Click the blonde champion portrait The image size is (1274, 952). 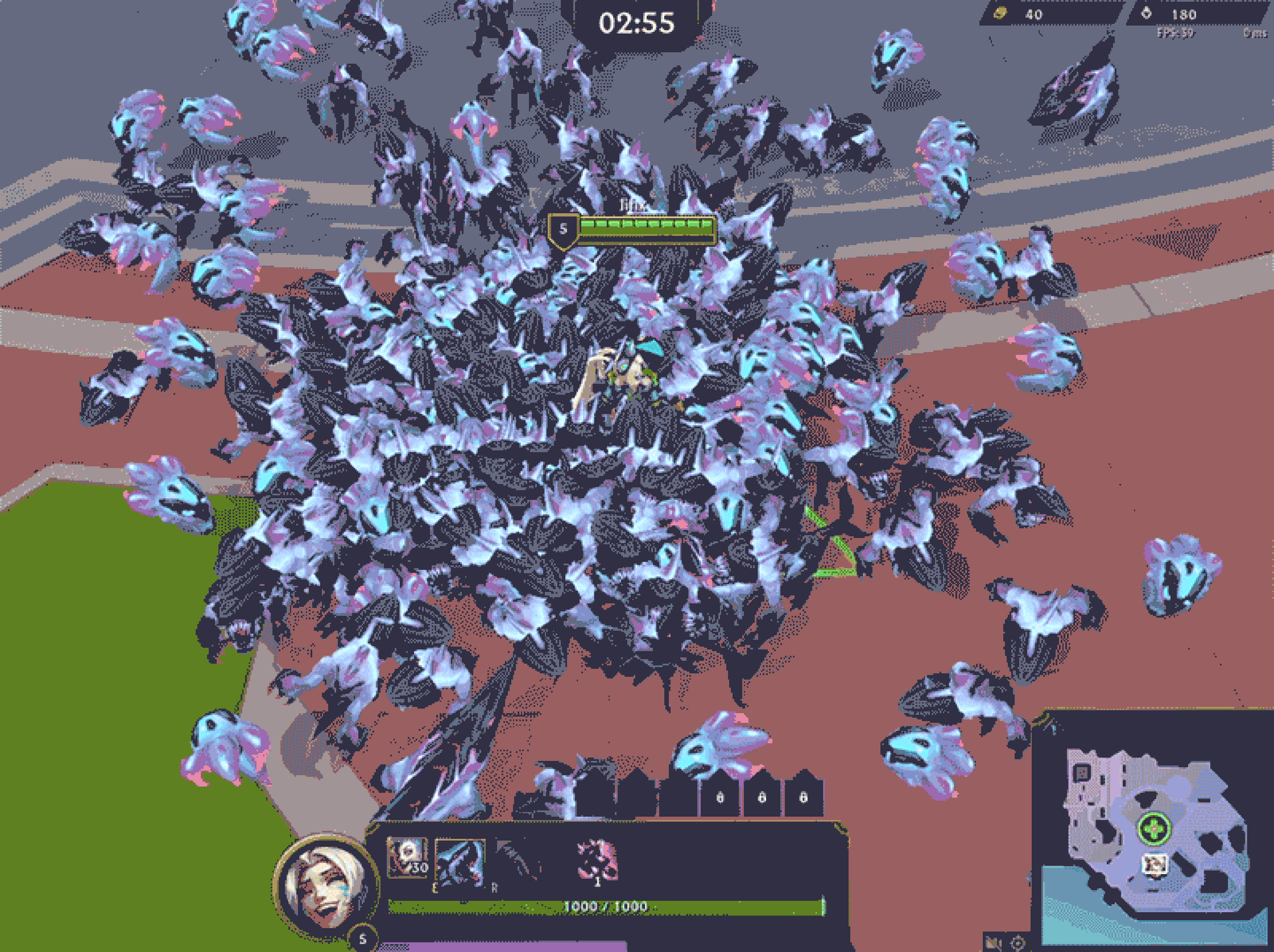click(x=326, y=886)
